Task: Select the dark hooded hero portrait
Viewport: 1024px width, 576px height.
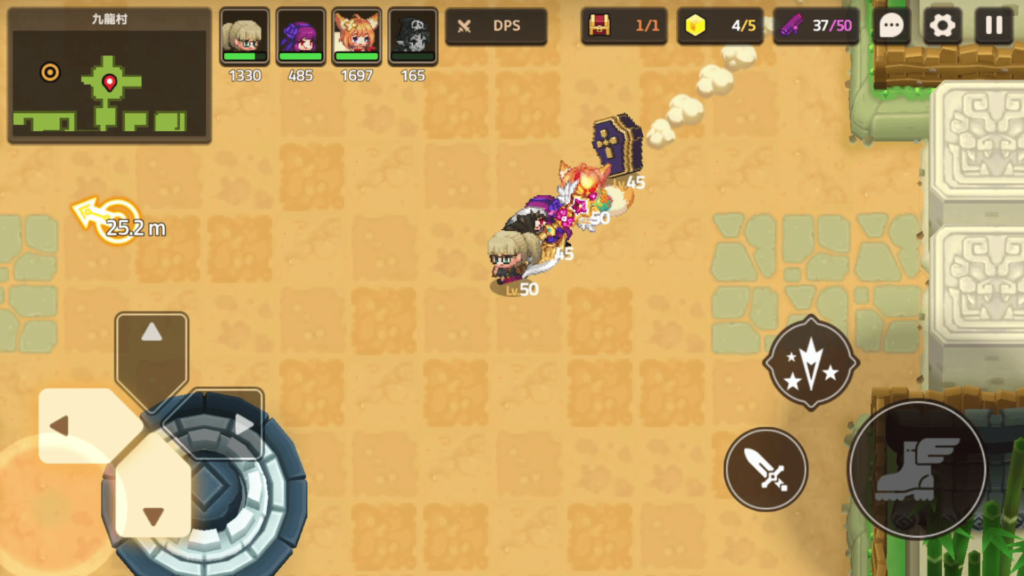Action: tap(413, 37)
